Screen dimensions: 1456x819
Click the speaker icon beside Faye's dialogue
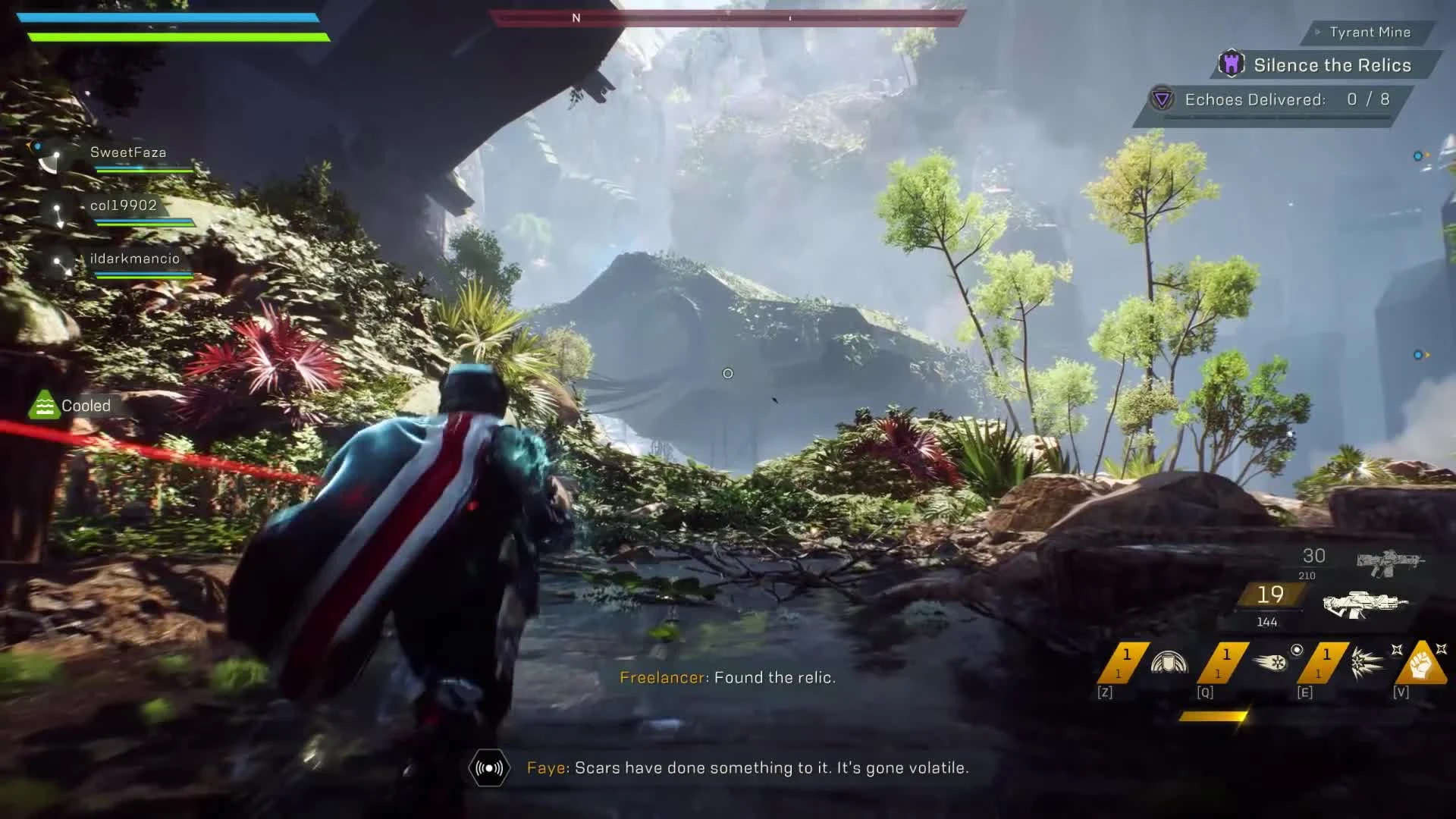488,767
